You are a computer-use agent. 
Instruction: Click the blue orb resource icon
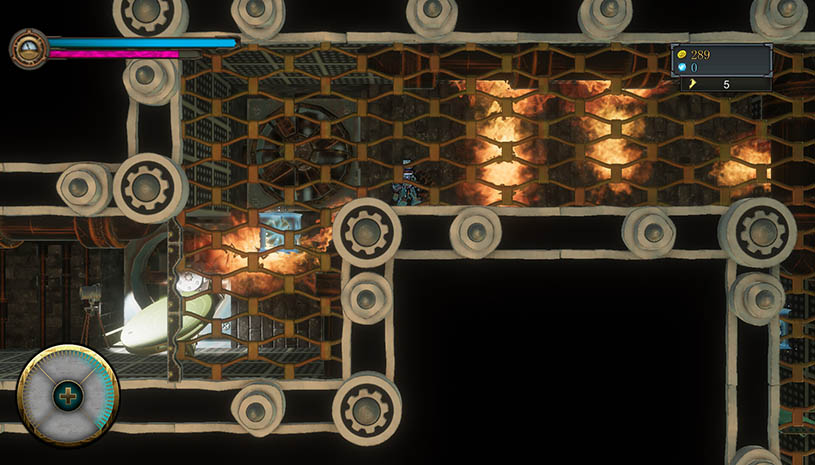[682, 68]
